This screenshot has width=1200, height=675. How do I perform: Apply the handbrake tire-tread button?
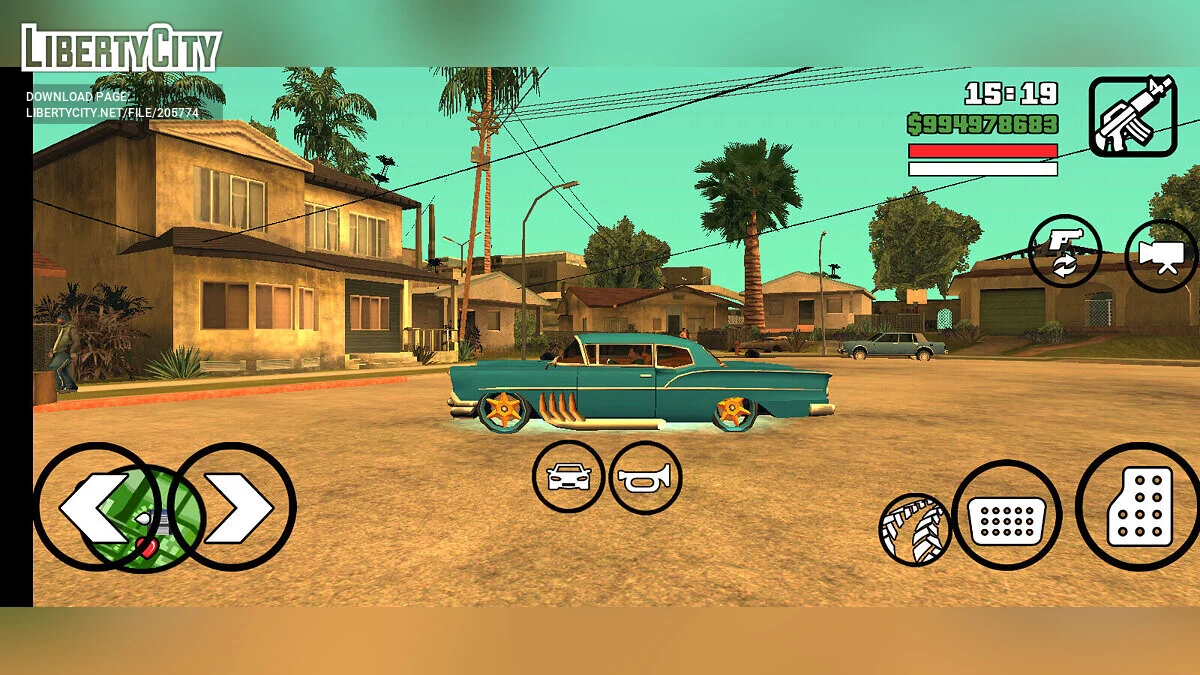pos(914,529)
